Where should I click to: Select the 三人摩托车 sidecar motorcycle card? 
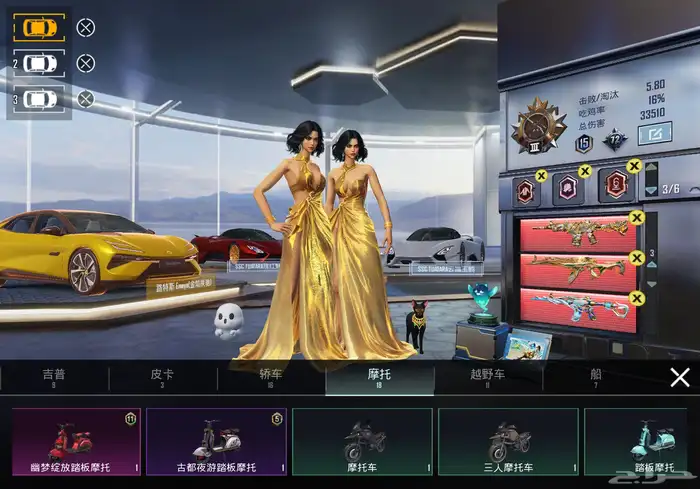tap(508, 441)
